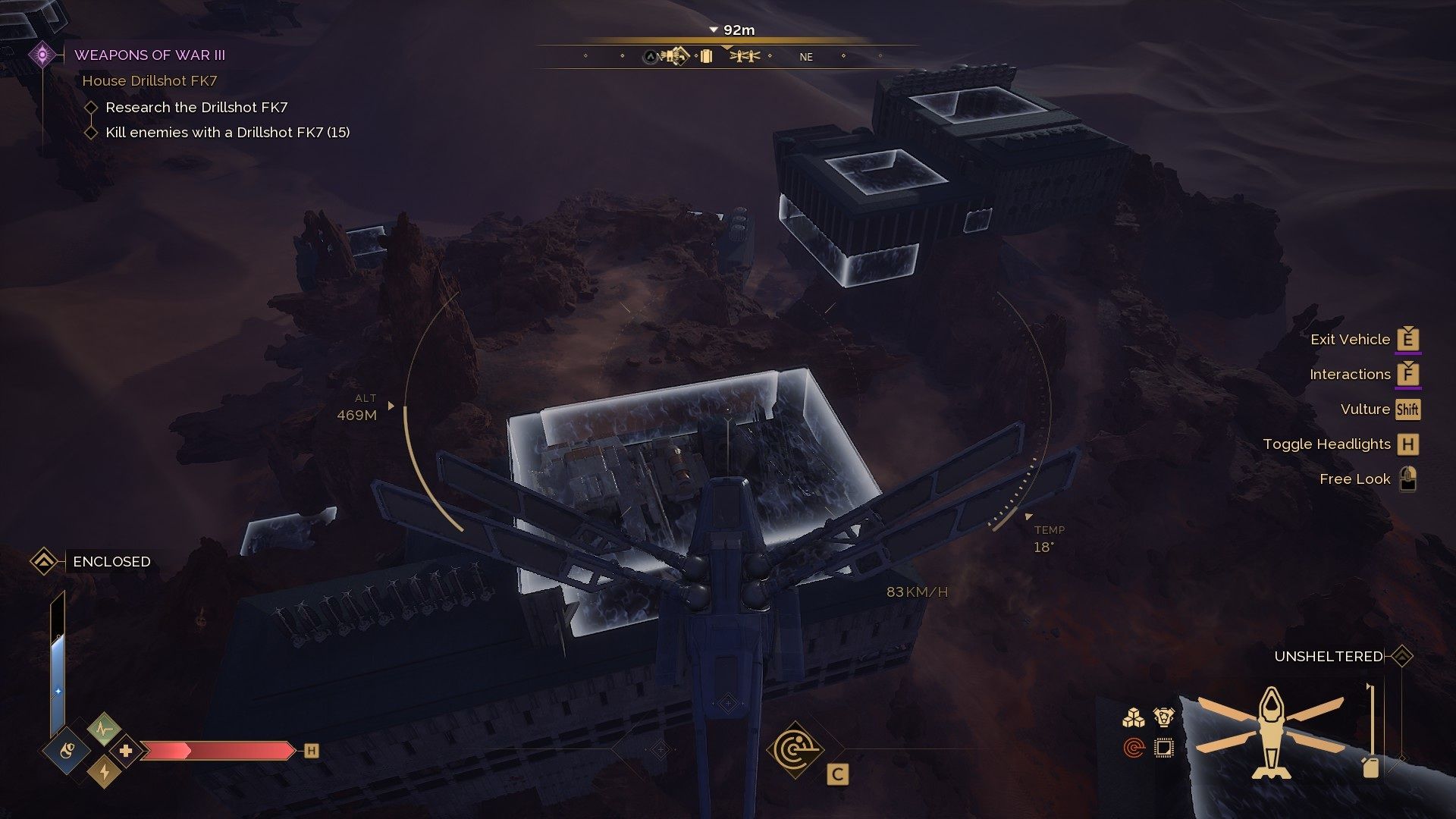Click the compass bar at the top
The height and width of the screenshot is (819, 1456).
pyautogui.click(x=728, y=56)
